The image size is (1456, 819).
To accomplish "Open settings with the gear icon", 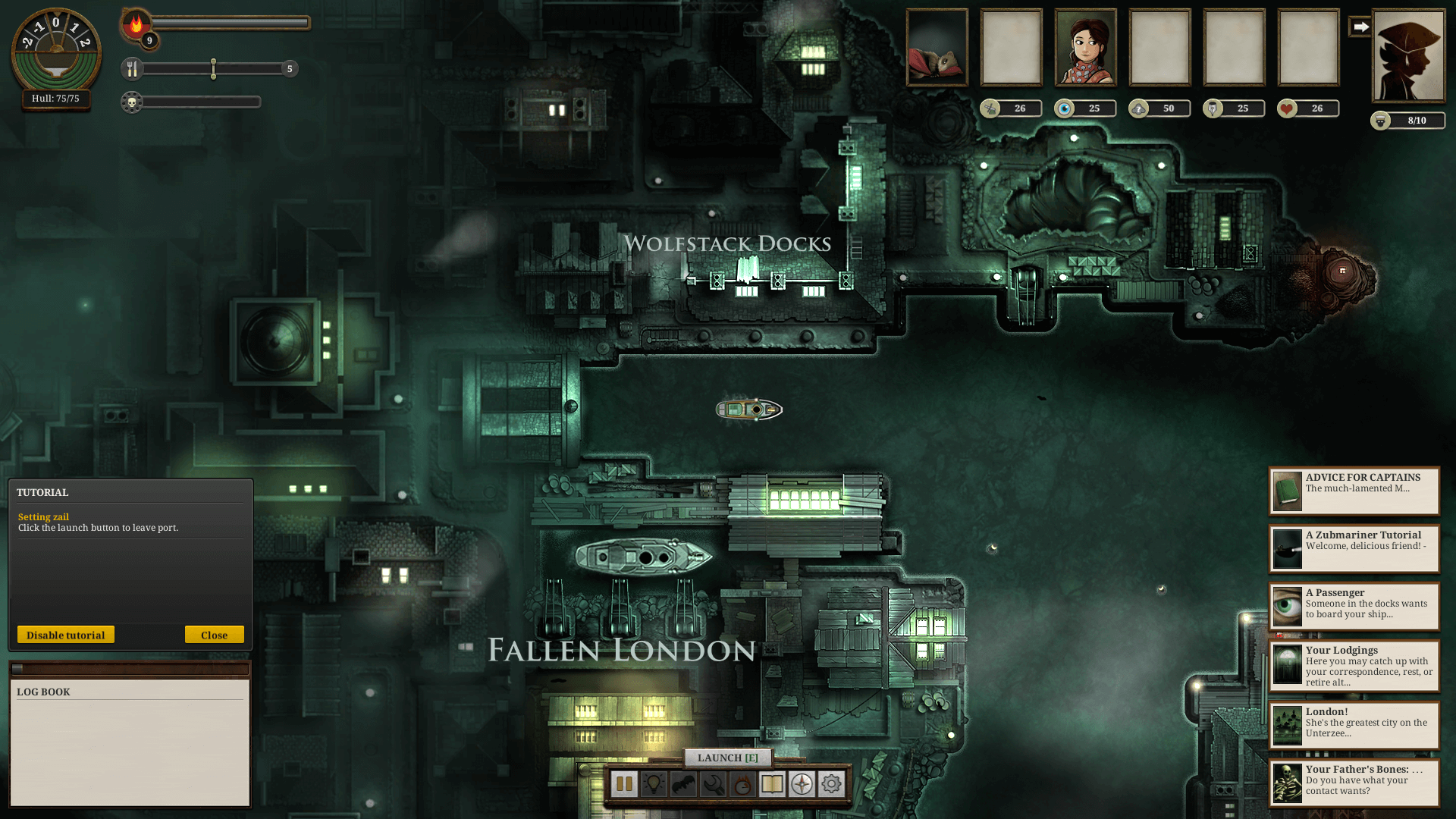I will click(x=831, y=784).
